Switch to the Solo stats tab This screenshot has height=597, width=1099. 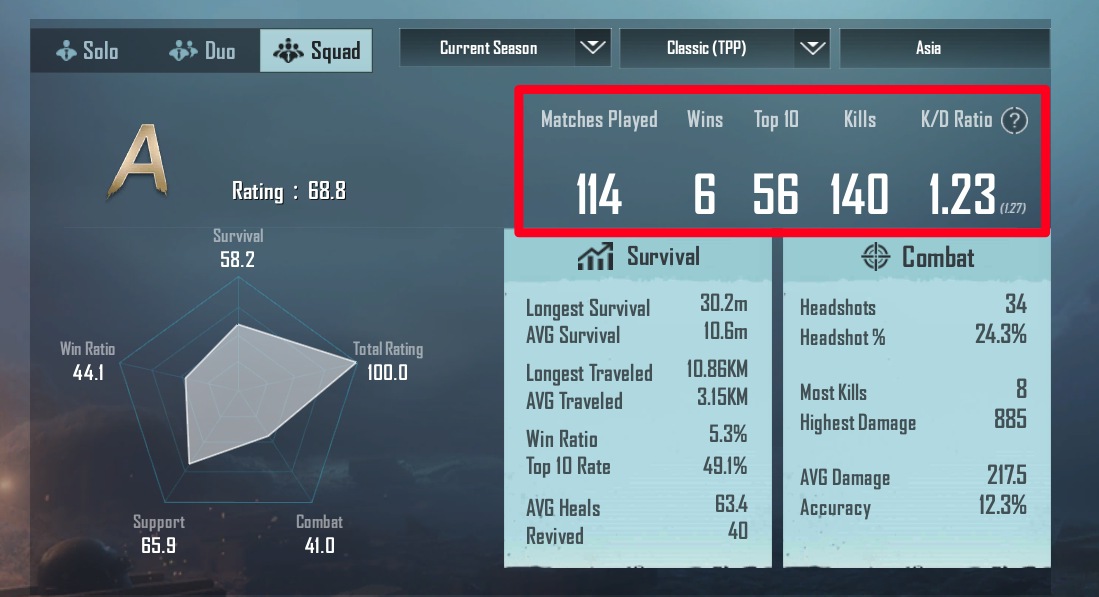coord(88,50)
